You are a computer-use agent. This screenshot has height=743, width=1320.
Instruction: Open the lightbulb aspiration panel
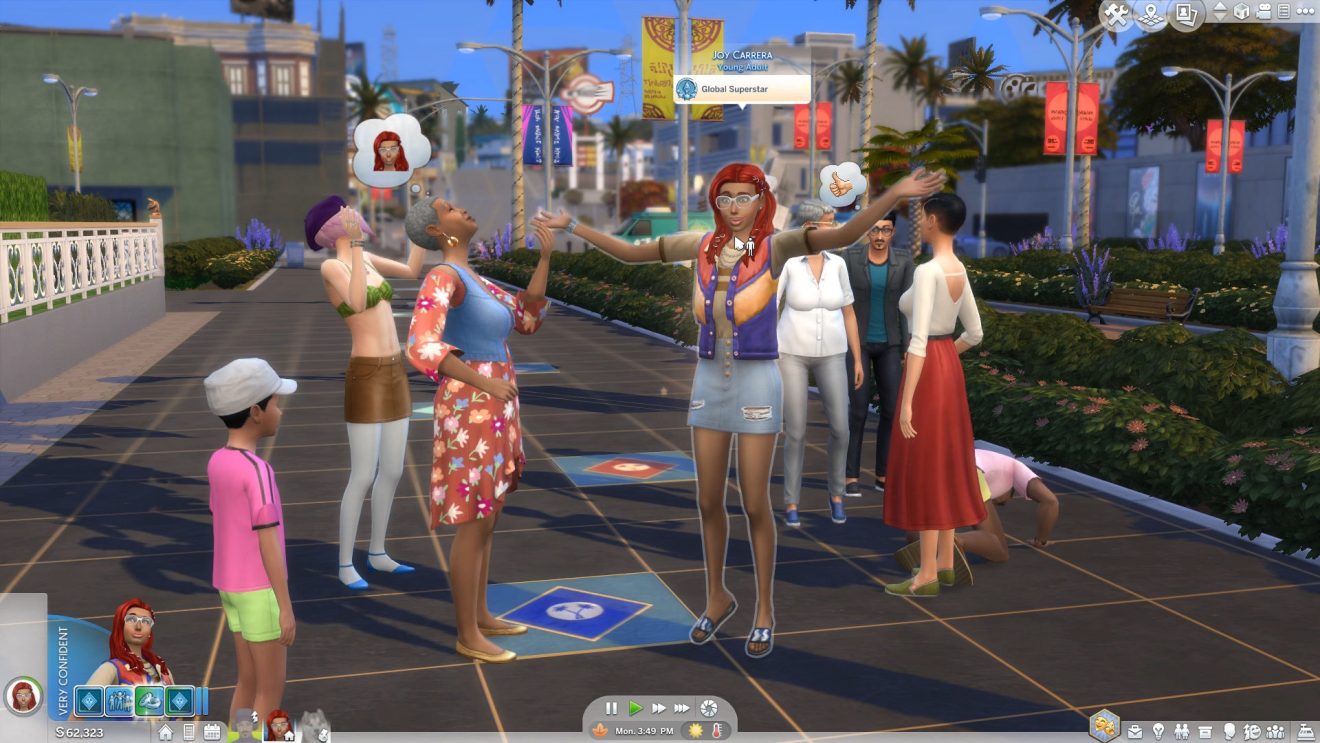coord(1158,731)
